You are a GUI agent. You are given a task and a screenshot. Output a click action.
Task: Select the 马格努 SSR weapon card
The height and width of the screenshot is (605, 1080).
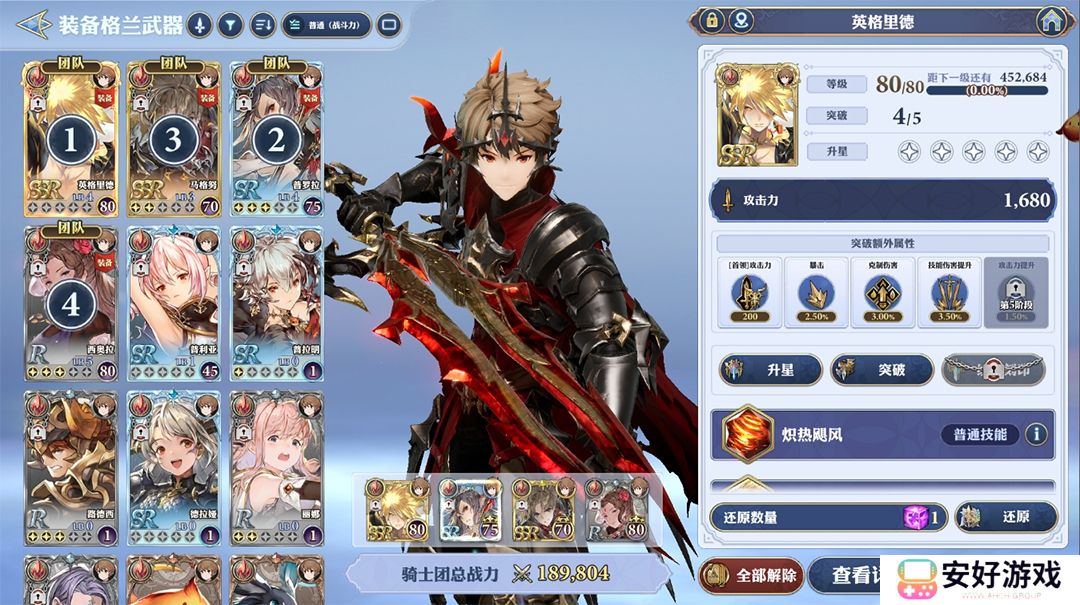[174, 138]
